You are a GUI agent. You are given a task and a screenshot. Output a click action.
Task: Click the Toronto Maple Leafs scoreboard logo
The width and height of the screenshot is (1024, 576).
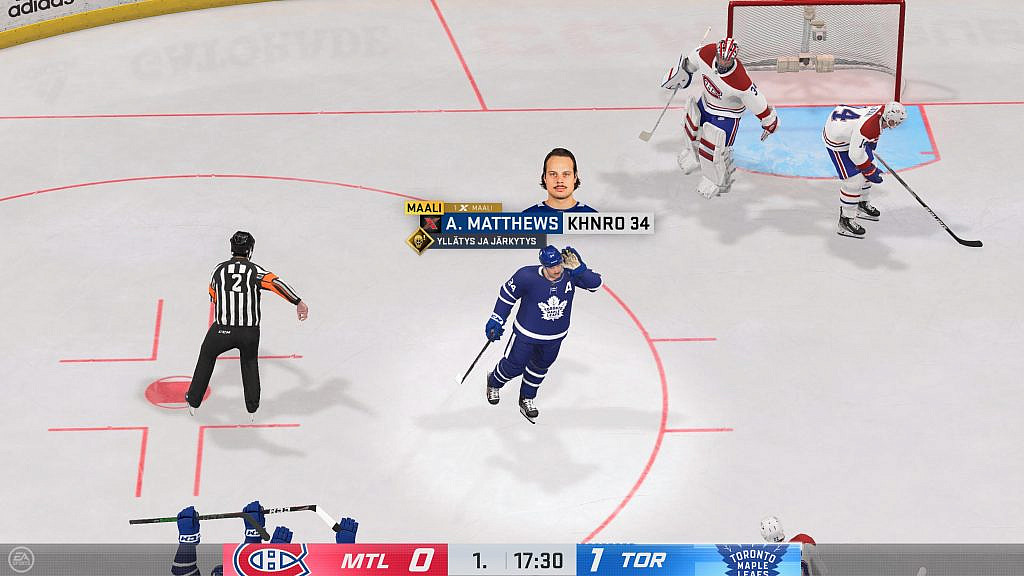[753, 560]
